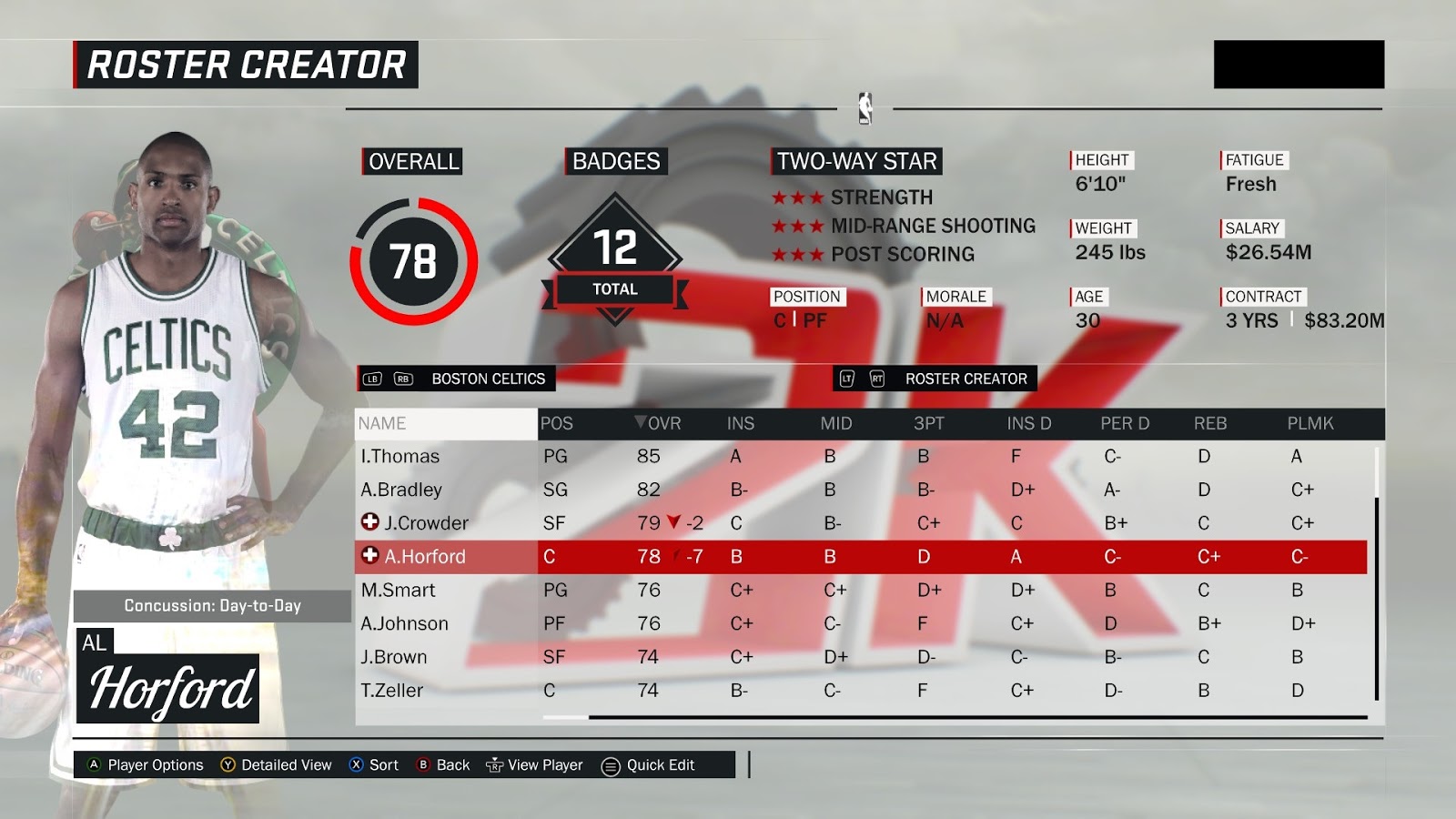Select the A.Johnson player row

click(405, 623)
